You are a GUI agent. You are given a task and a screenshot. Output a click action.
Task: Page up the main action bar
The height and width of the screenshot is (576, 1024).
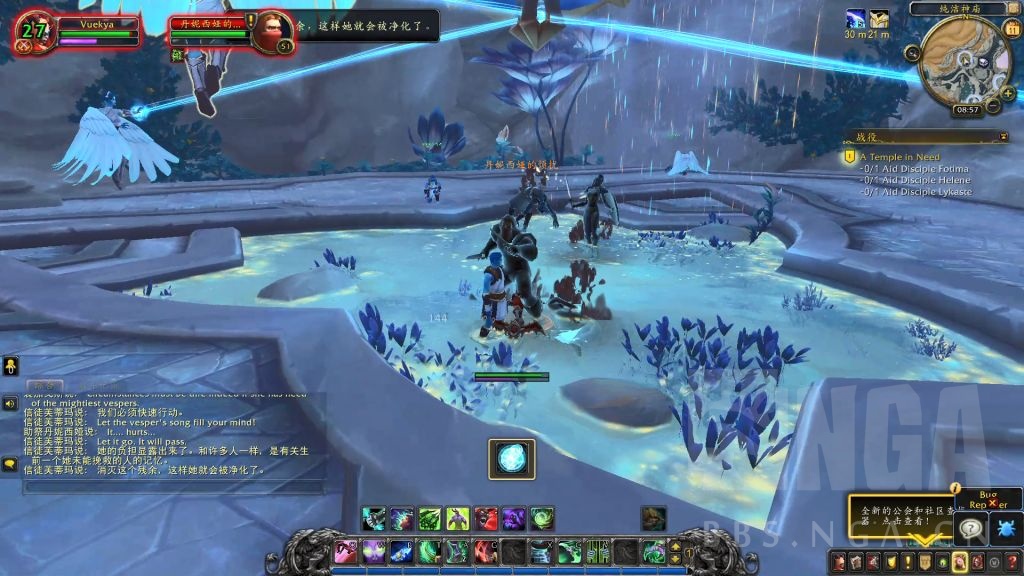tap(674, 545)
